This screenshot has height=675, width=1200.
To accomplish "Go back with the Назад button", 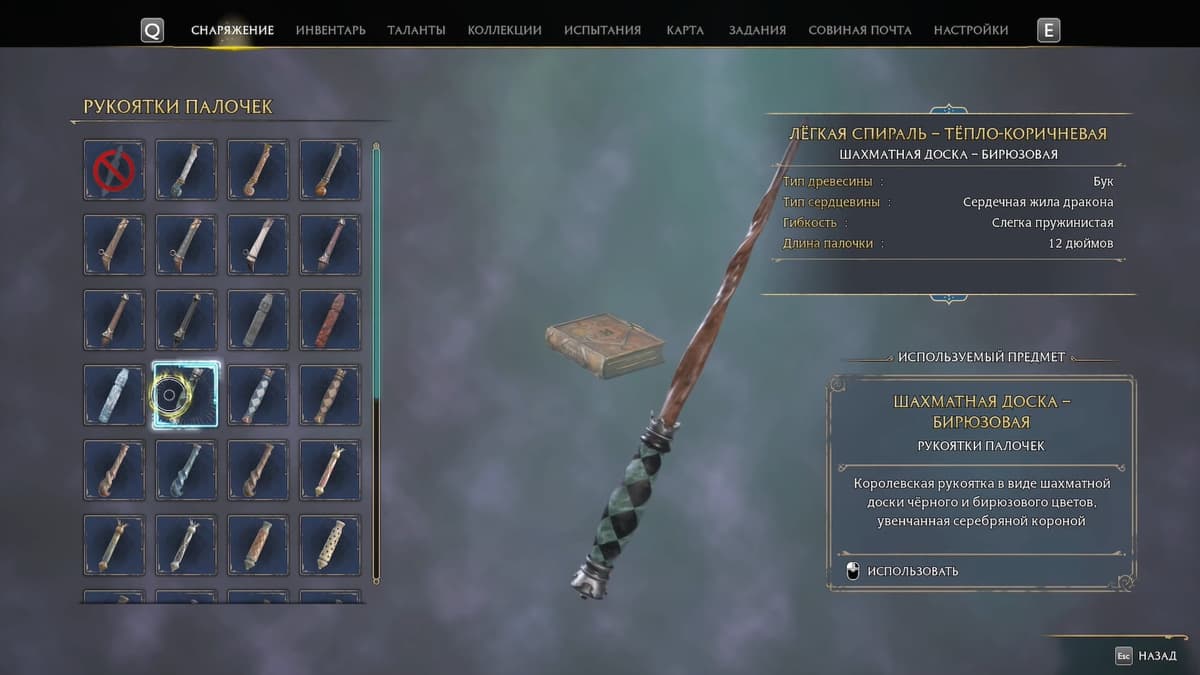I will pyautogui.click(x=1146, y=656).
